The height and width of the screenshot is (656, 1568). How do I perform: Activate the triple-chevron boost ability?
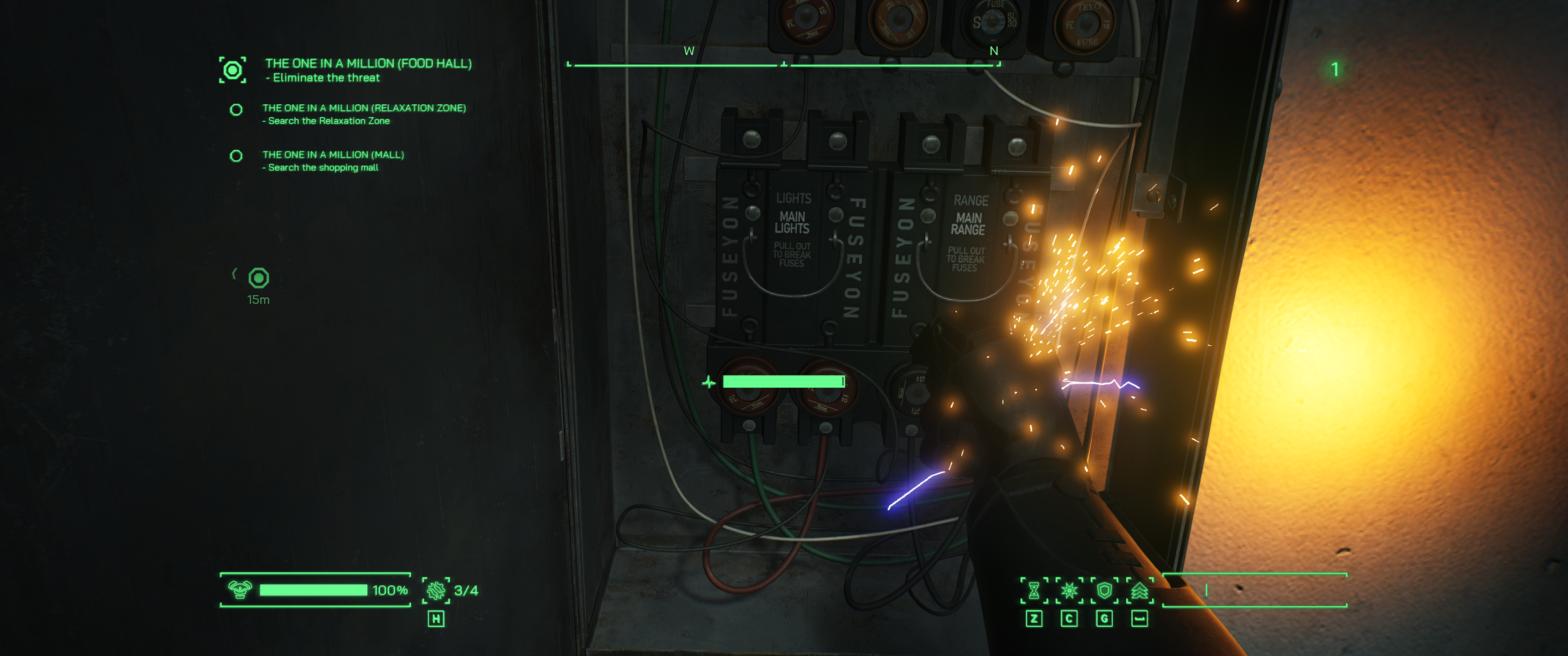click(x=1140, y=590)
